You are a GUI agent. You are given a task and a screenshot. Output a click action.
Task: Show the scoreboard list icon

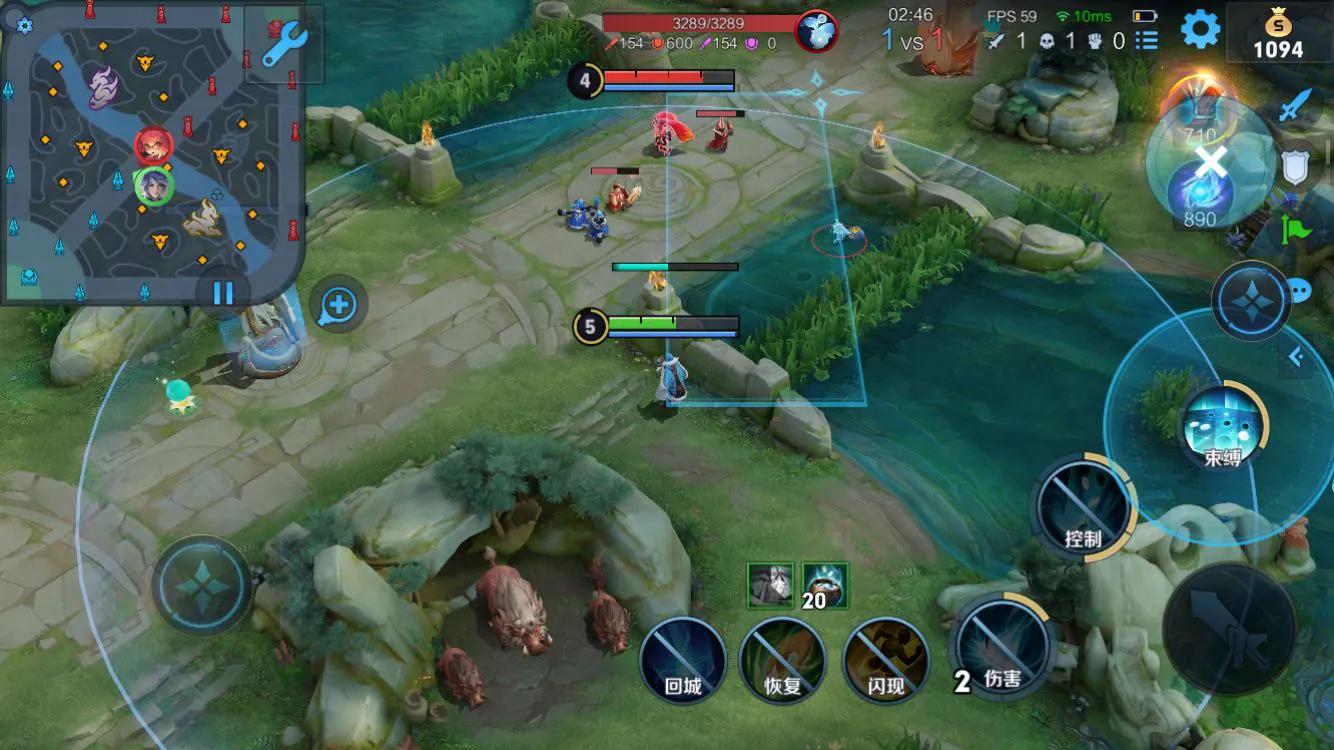1146,41
